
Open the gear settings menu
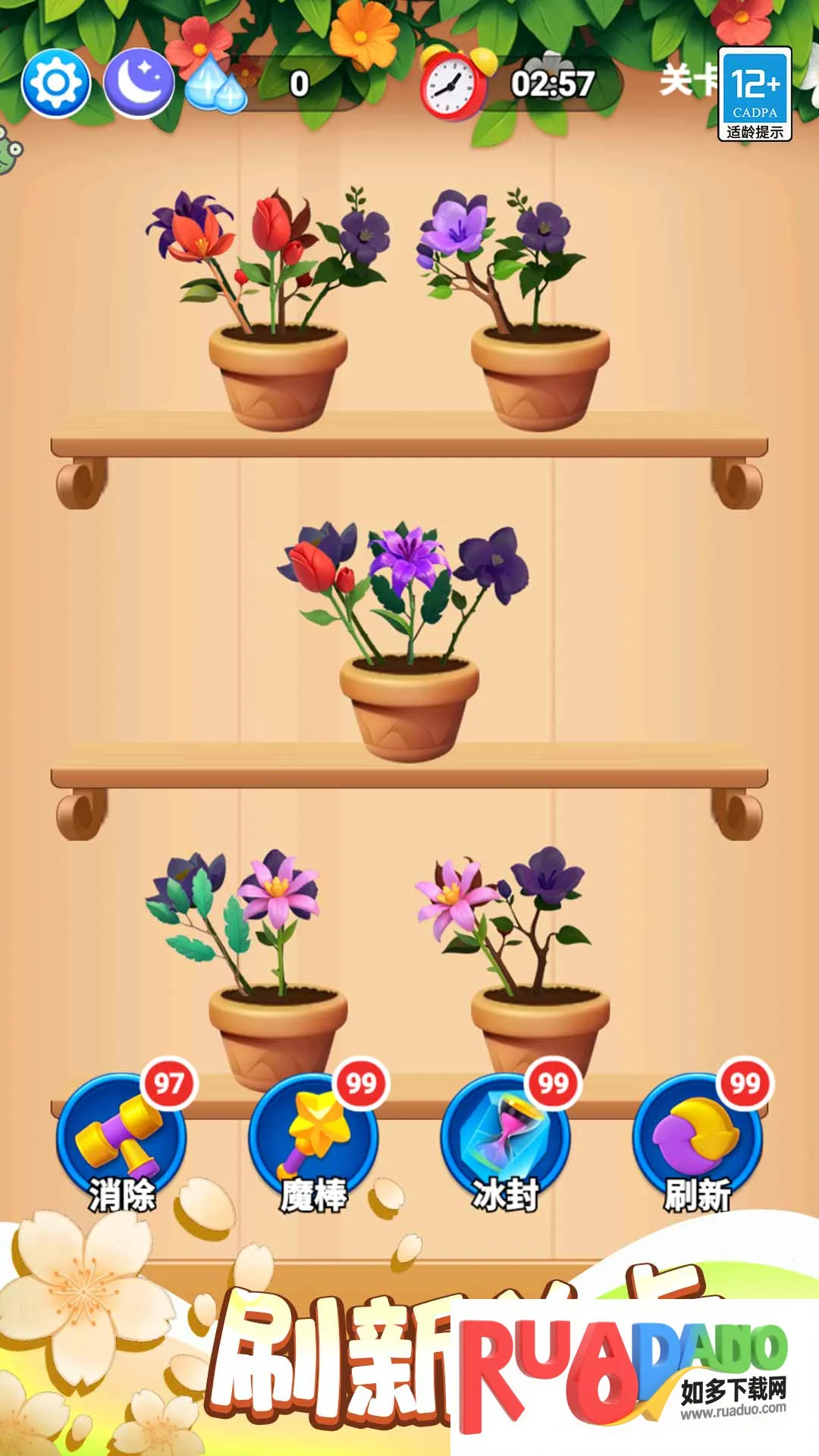click(x=56, y=83)
